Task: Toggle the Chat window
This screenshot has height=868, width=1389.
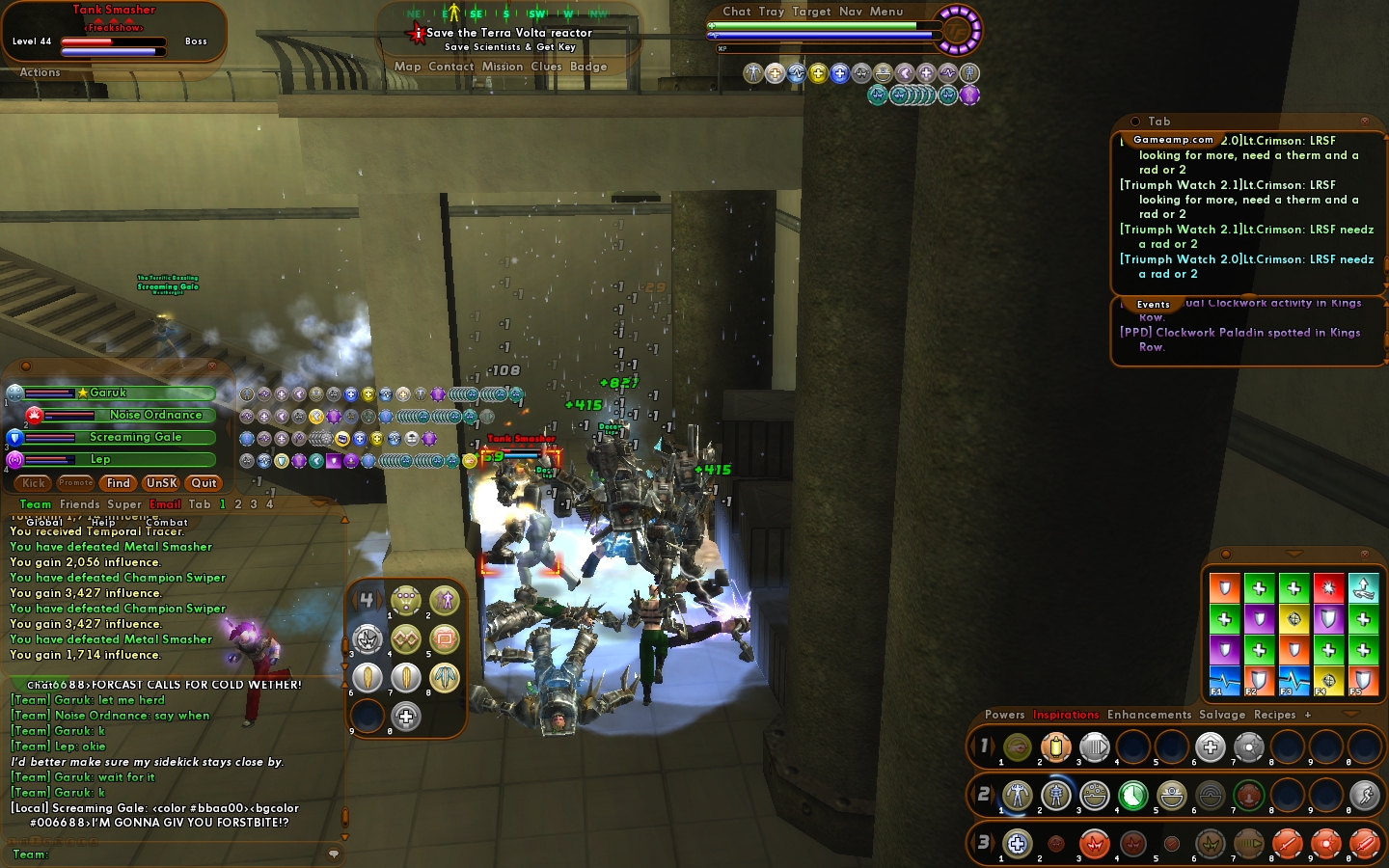Action: [737, 12]
